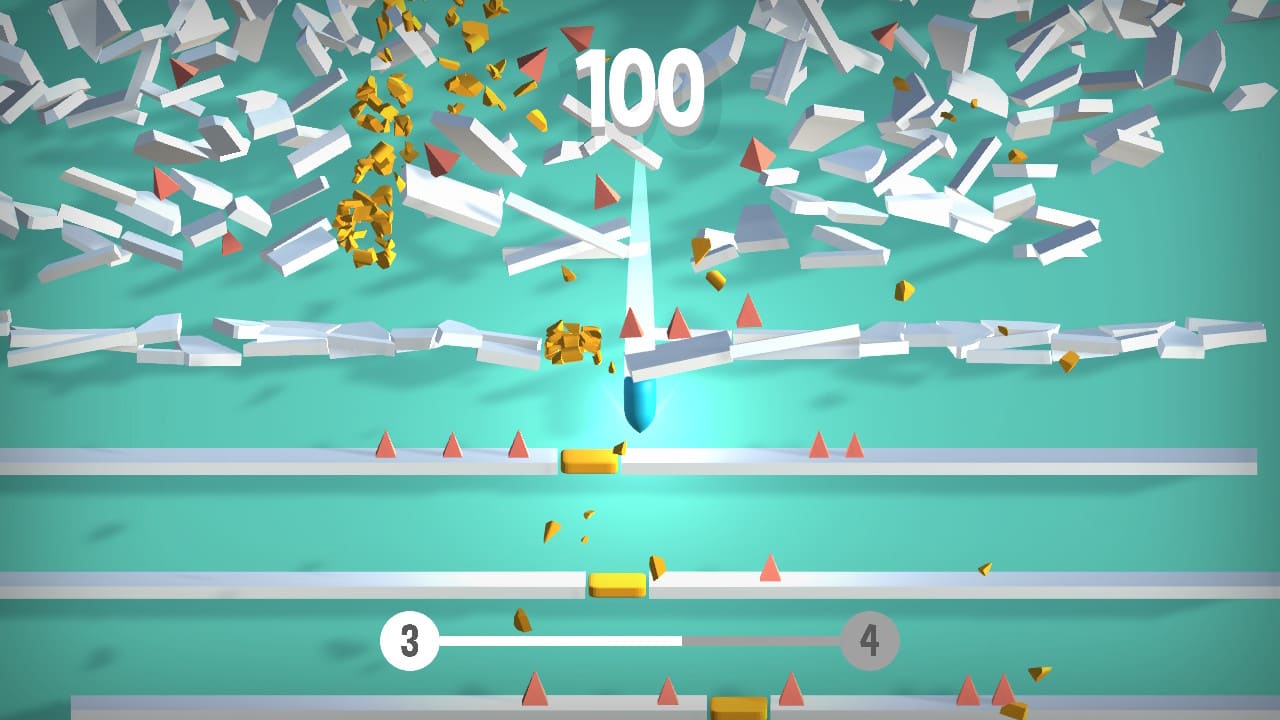Screen dimensions: 1280x720
Task: Select the level 3 circle indicator
Action: pyautogui.click(x=409, y=638)
